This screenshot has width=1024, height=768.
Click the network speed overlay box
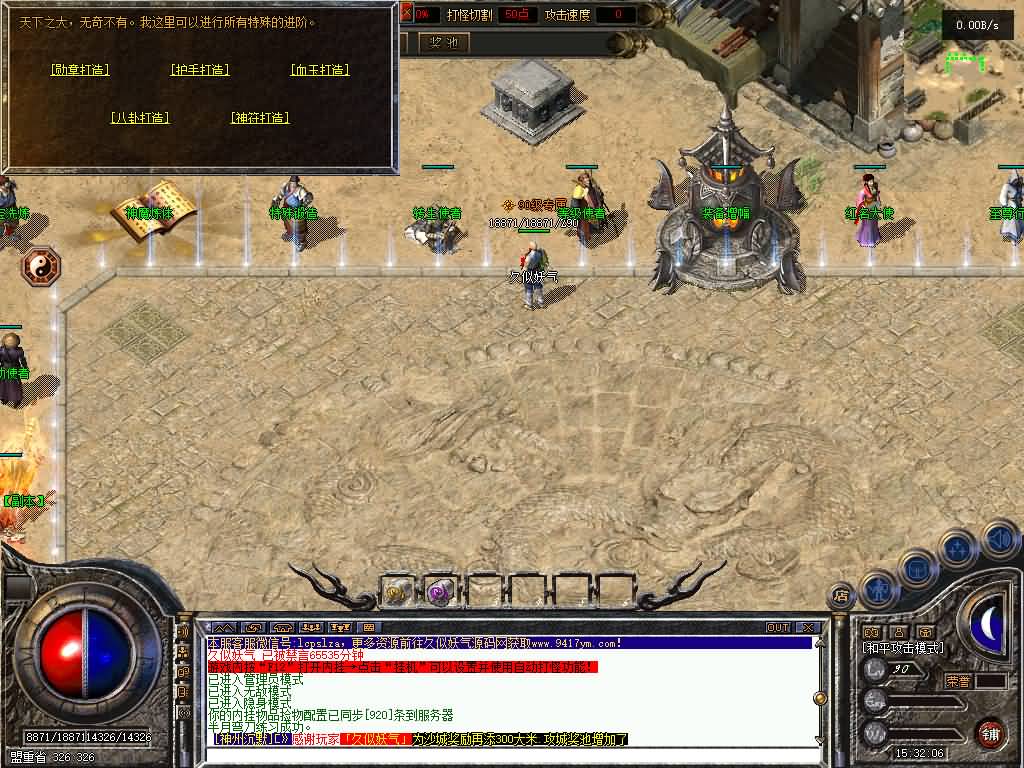[x=977, y=26]
